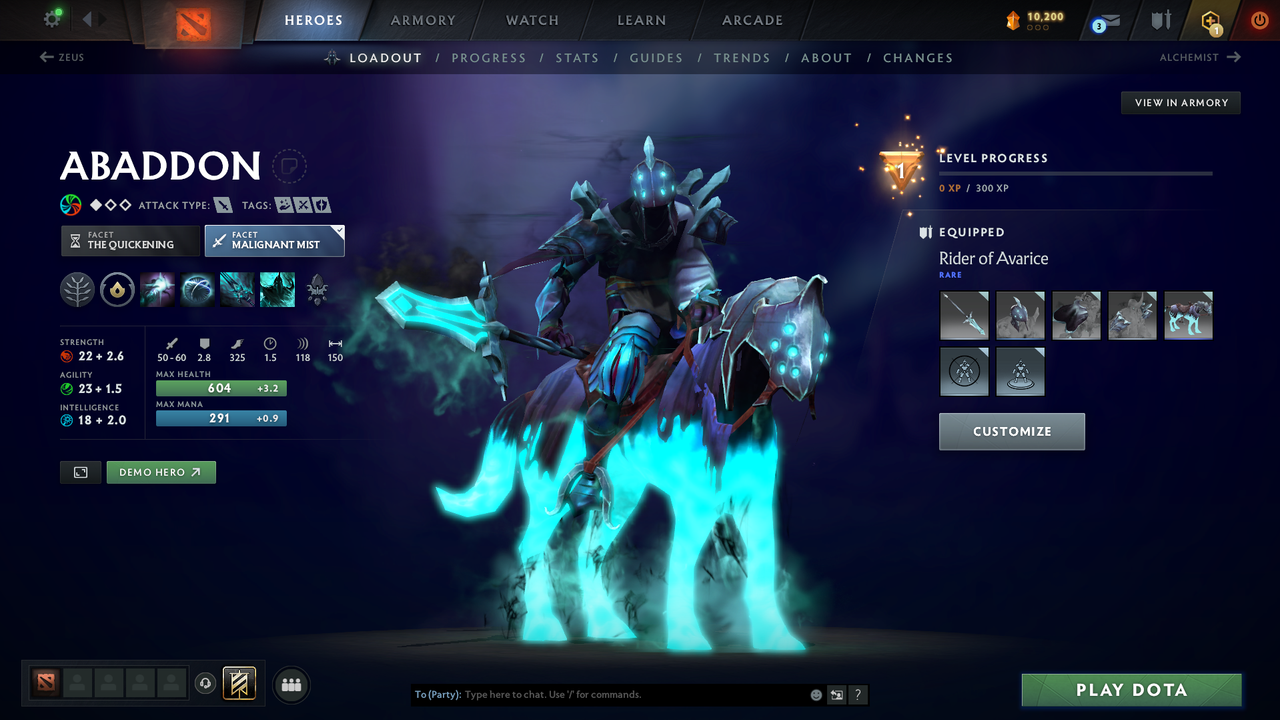Expand the three-dot menu under 10,200 shards

click(x=1038, y=26)
